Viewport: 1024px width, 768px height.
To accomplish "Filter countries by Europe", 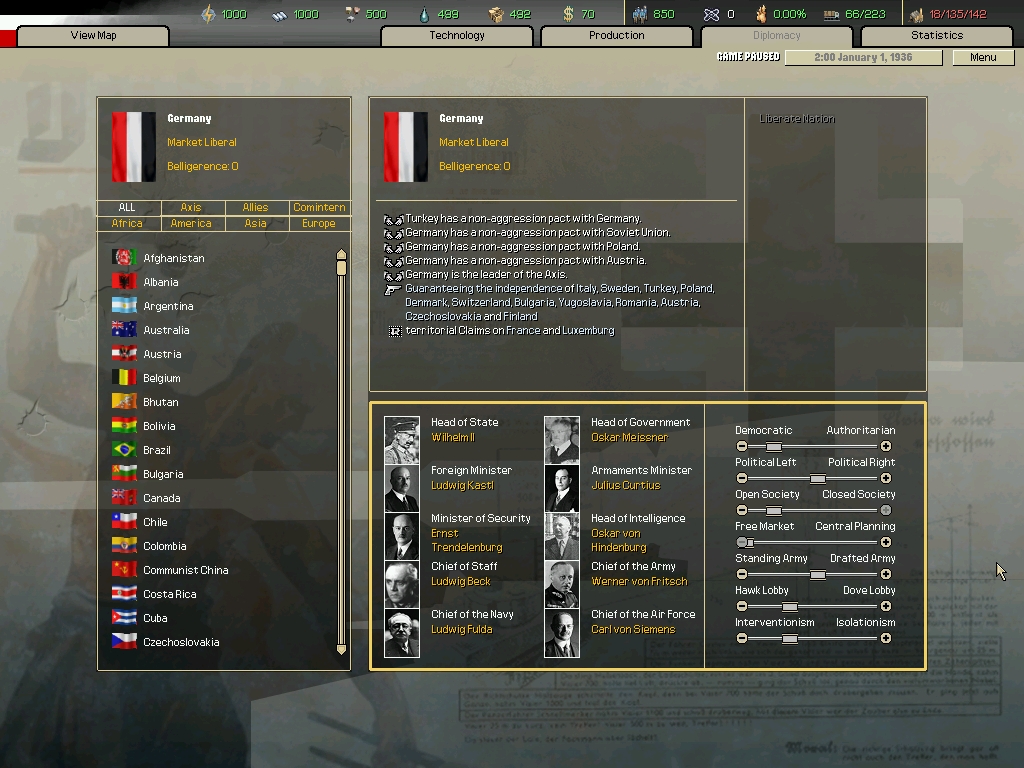I will tap(319, 224).
